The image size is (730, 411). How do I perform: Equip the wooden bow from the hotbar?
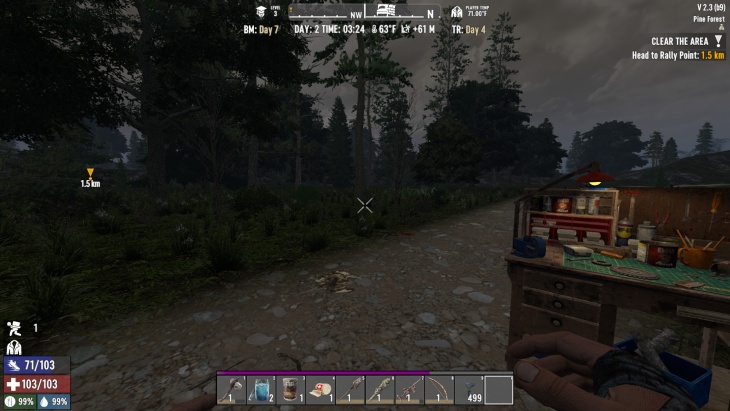click(439, 389)
